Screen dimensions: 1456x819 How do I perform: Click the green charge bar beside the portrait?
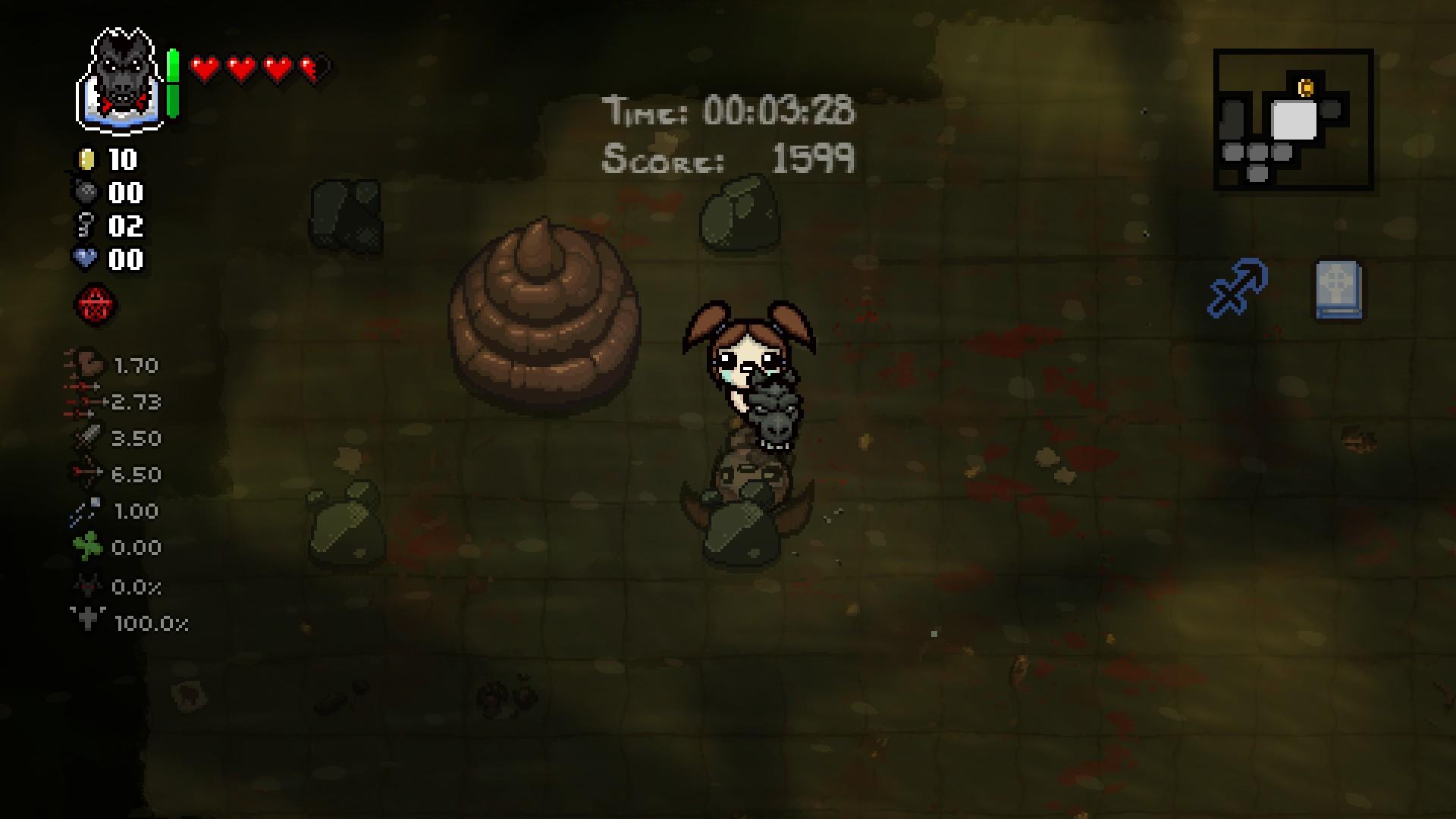coord(173,83)
